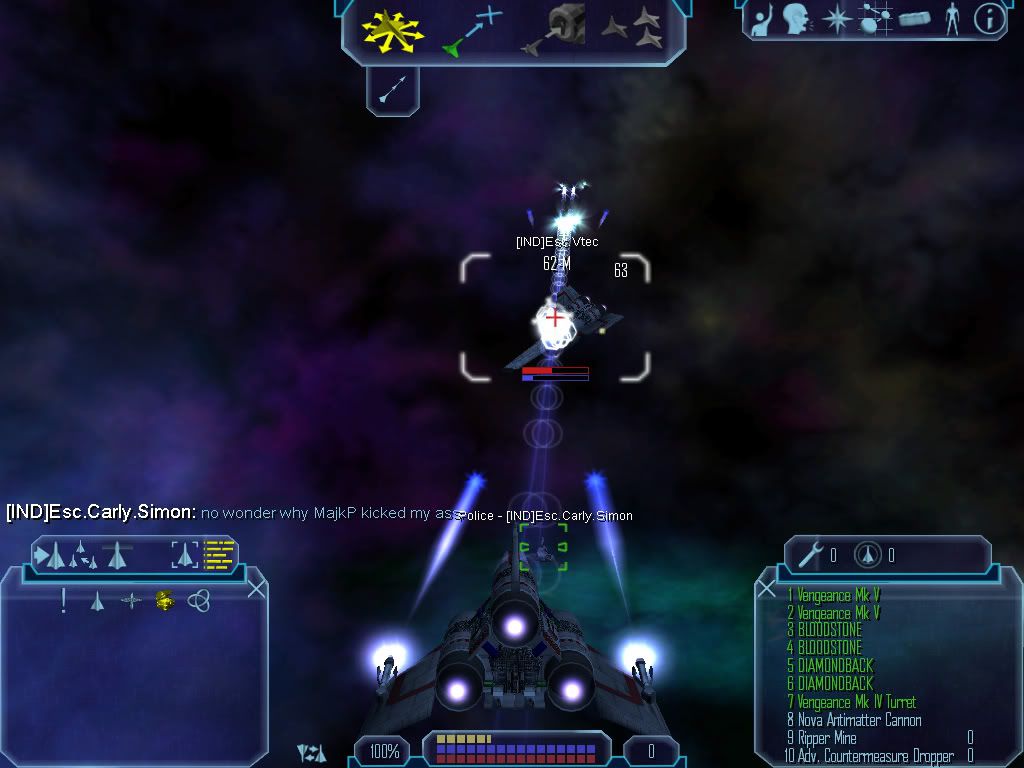The height and width of the screenshot is (768, 1024).
Task: Activate the Go To maneuver icon
Action: tap(474, 30)
